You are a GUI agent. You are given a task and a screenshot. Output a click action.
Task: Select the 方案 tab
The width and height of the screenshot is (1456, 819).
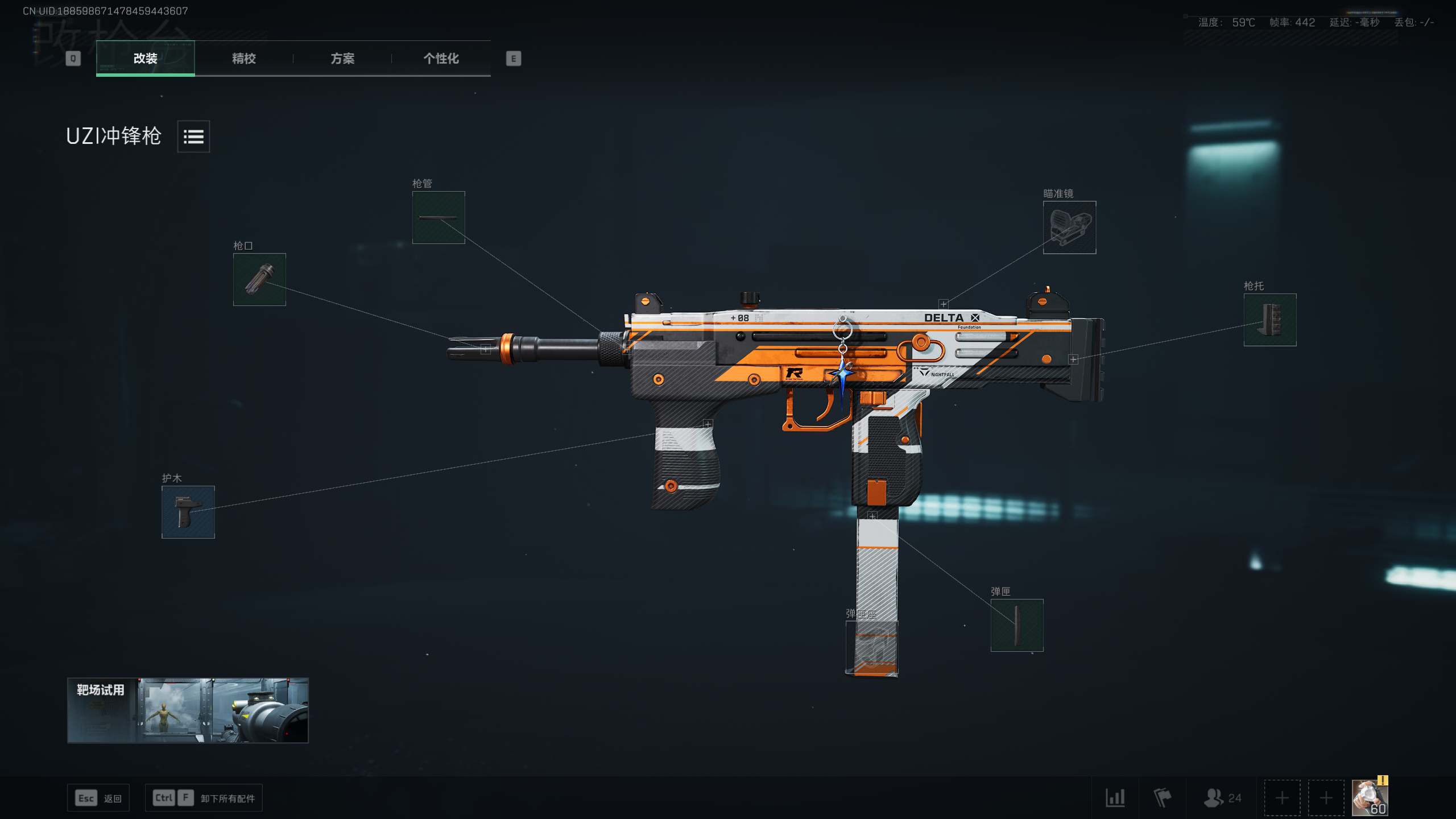342,58
